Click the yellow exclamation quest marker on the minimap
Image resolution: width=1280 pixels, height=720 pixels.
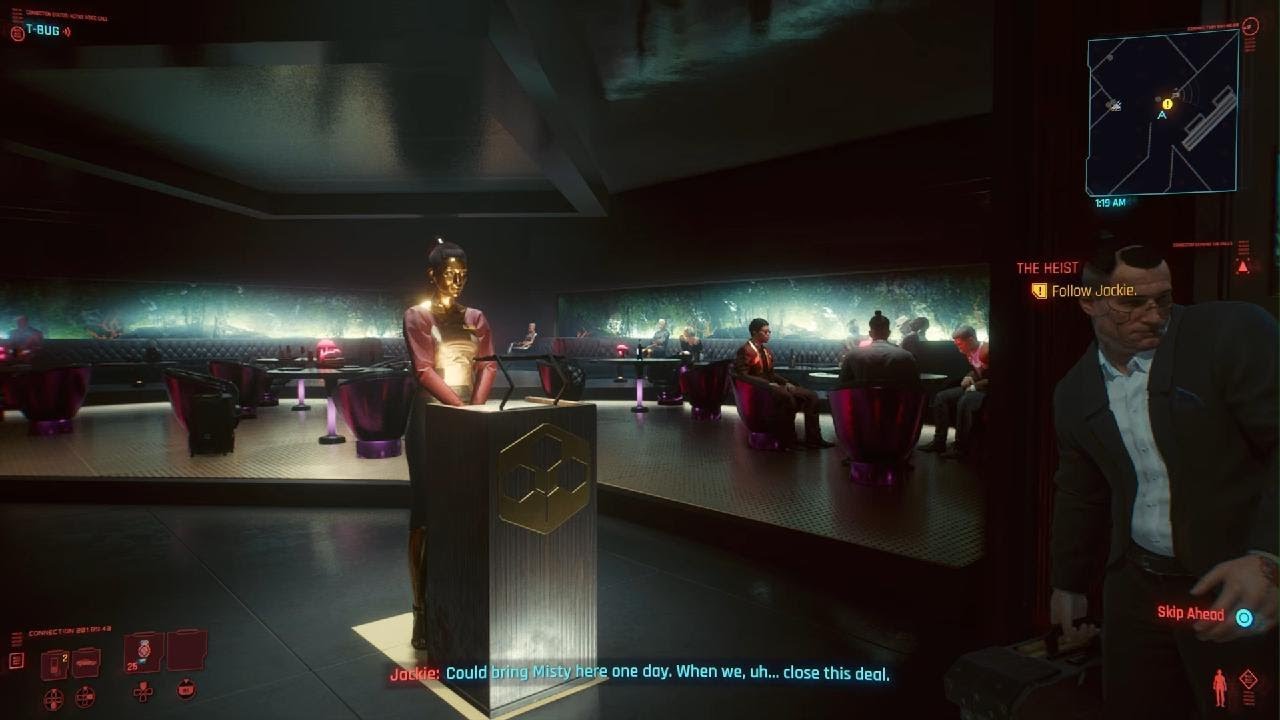[1166, 103]
